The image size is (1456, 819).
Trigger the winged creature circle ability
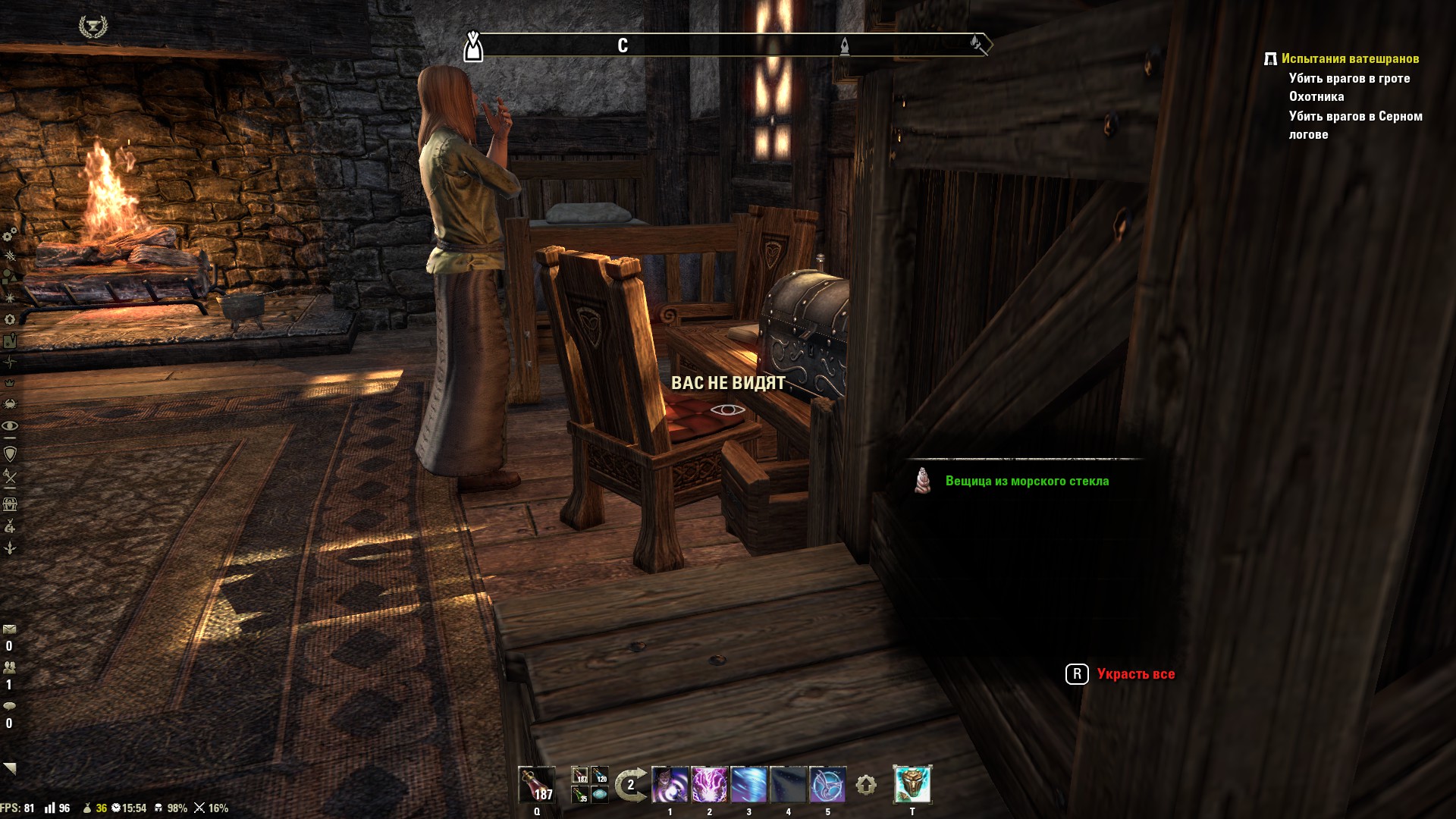[827, 785]
